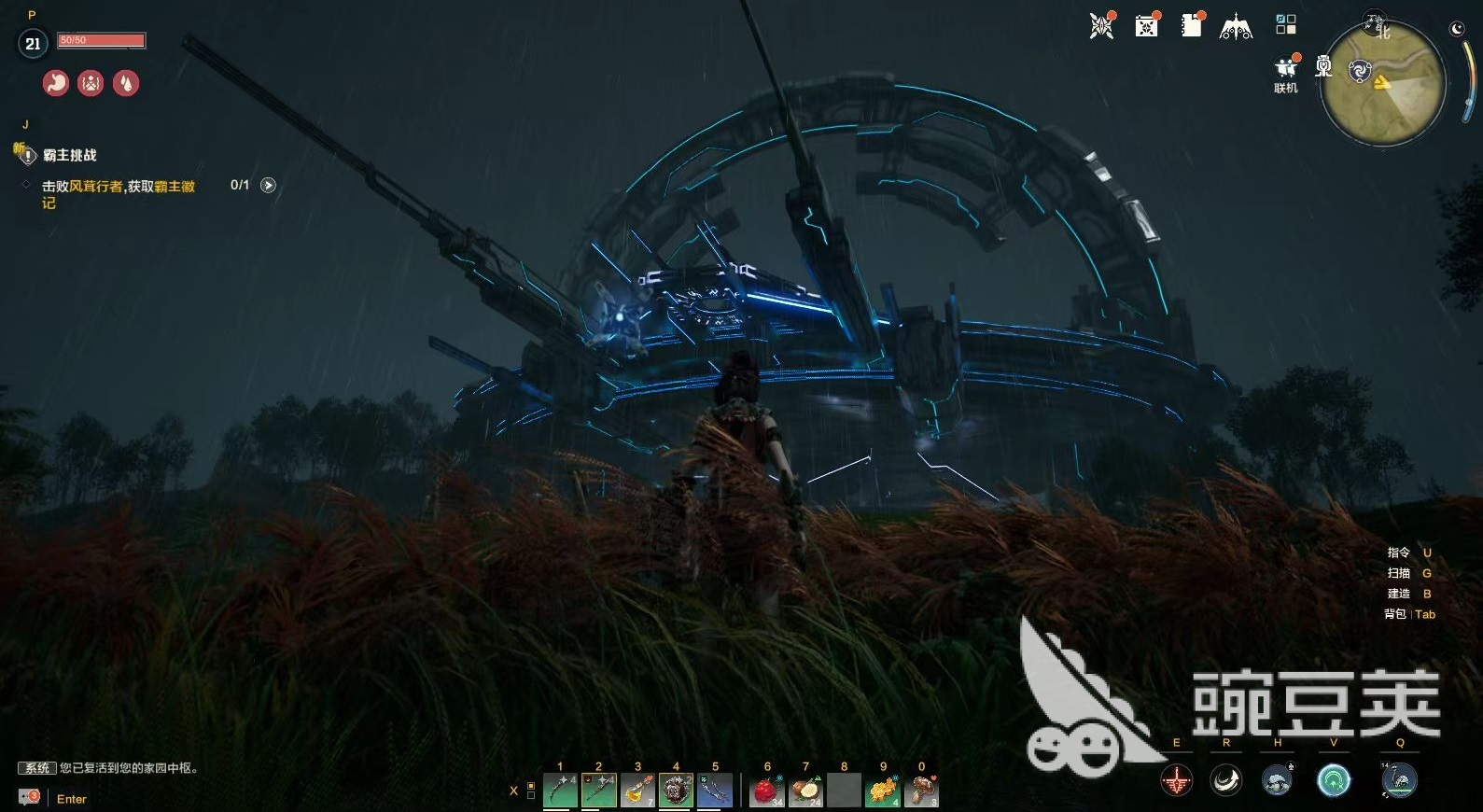Open the 联机 multiplayer menu
Screen dimensions: 1483x812
tap(1286, 71)
